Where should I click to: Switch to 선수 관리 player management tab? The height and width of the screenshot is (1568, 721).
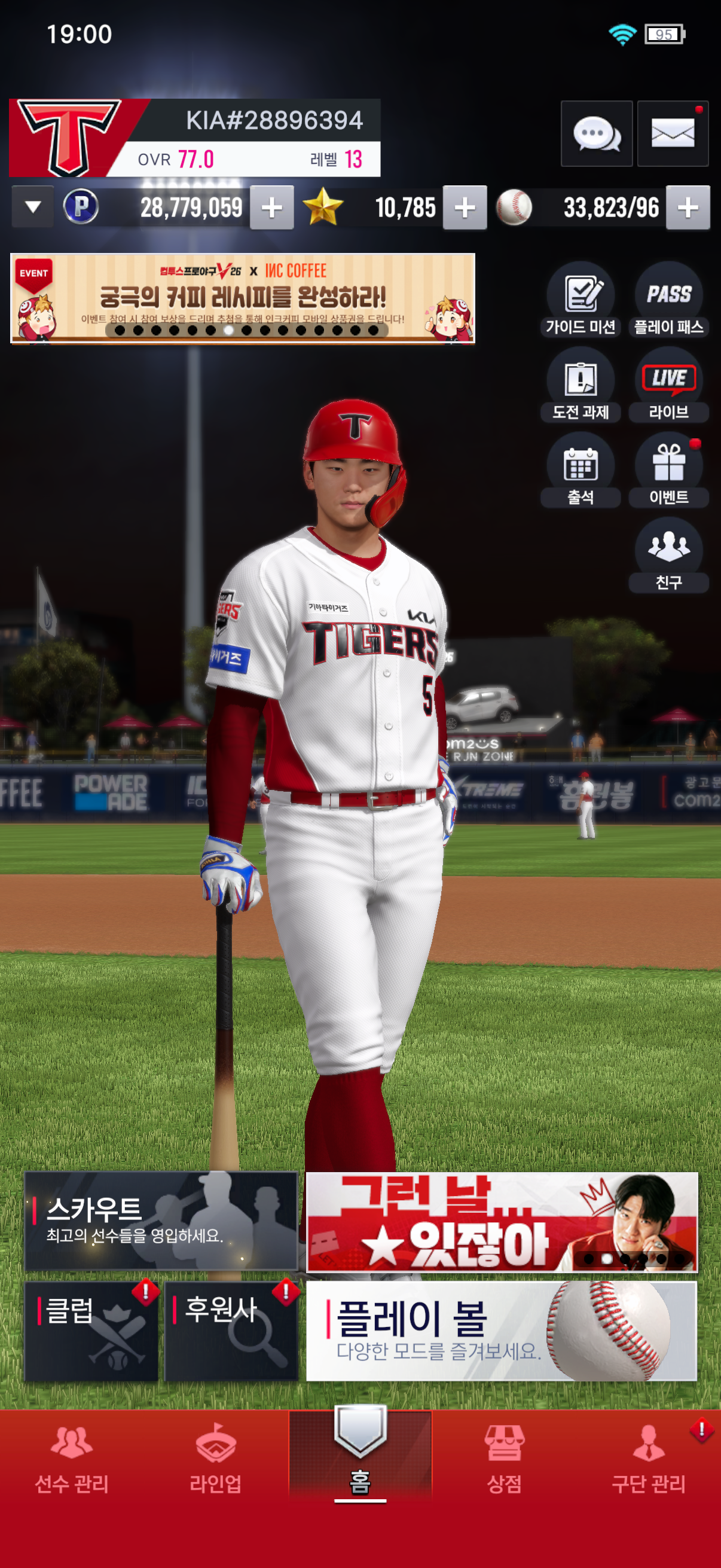(x=72, y=1461)
